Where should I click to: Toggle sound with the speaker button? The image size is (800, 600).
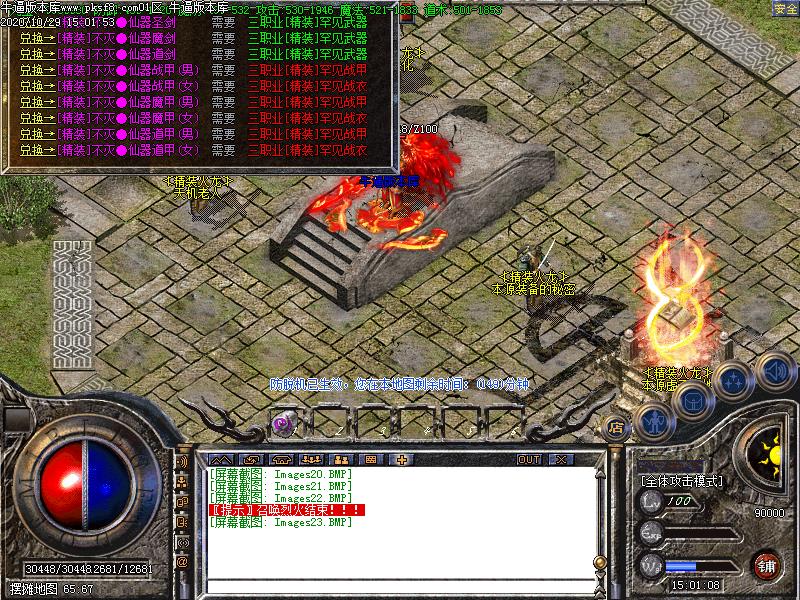(x=774, y=369)
